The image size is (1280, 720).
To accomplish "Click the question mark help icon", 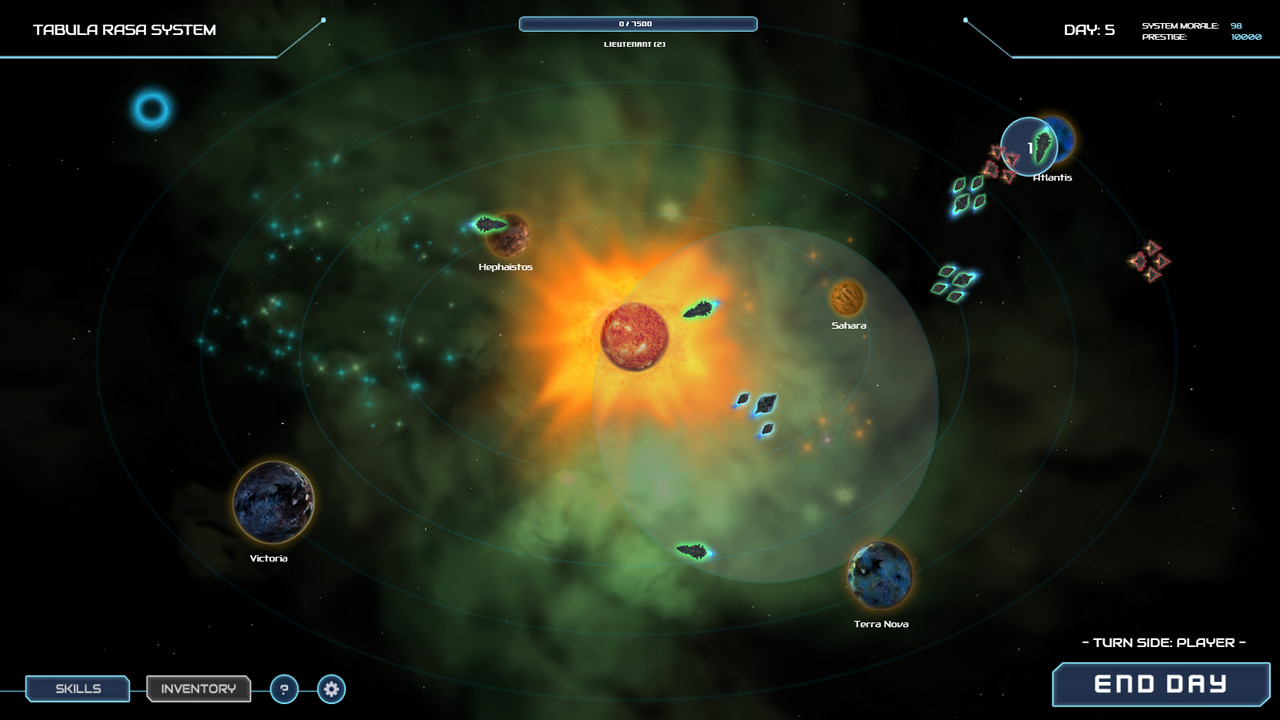I will [x=284, y=689].
